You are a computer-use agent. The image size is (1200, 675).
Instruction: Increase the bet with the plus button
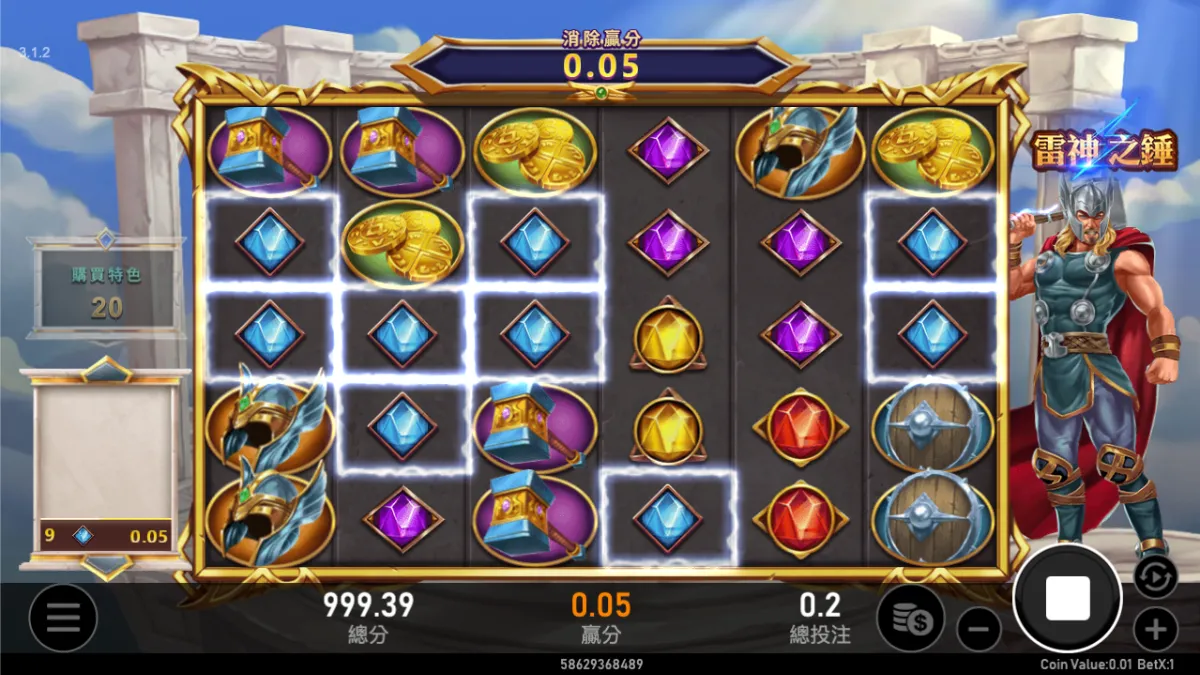[1155, 630]
